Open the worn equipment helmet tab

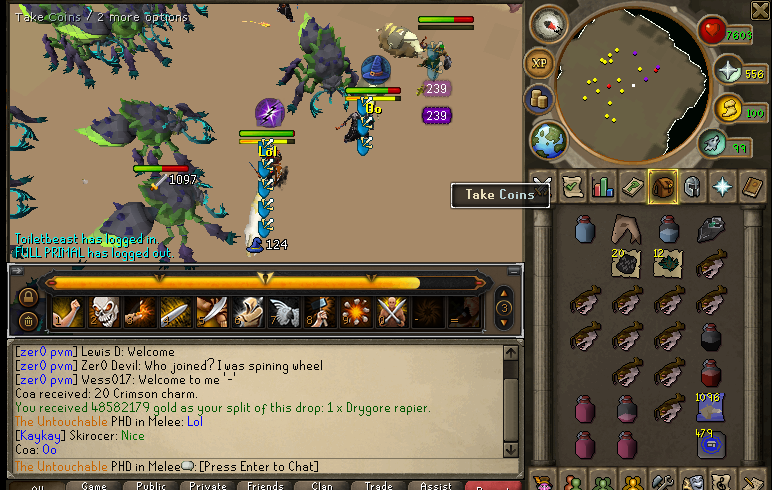(691, 187)
